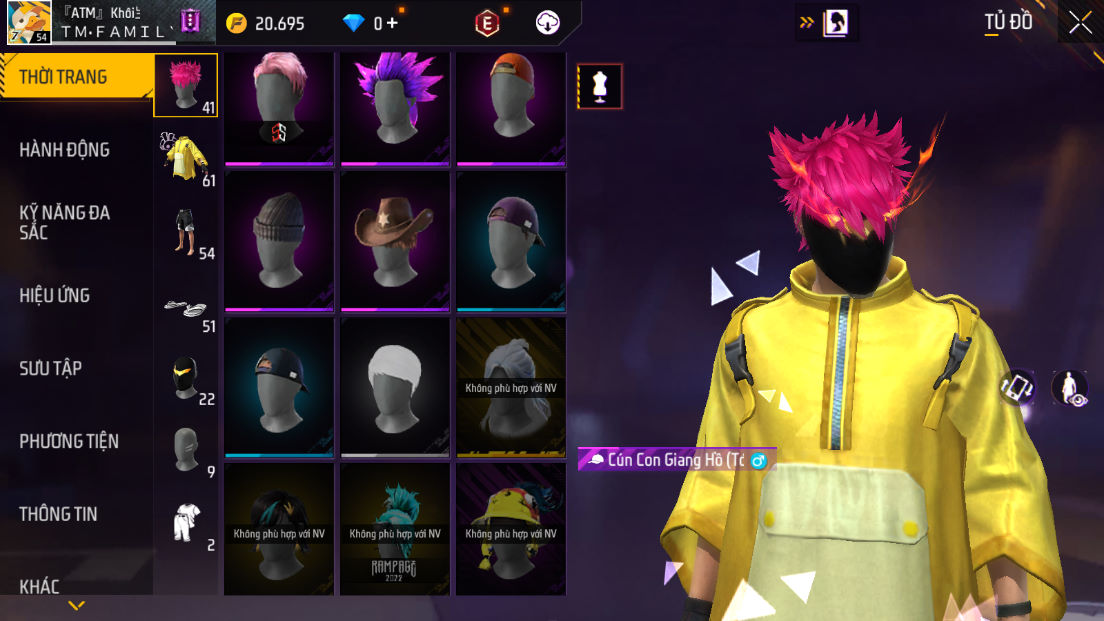Toggle the character view eye icon
This screenshot has height=621, width=1104.
(x=1070, y=388)
